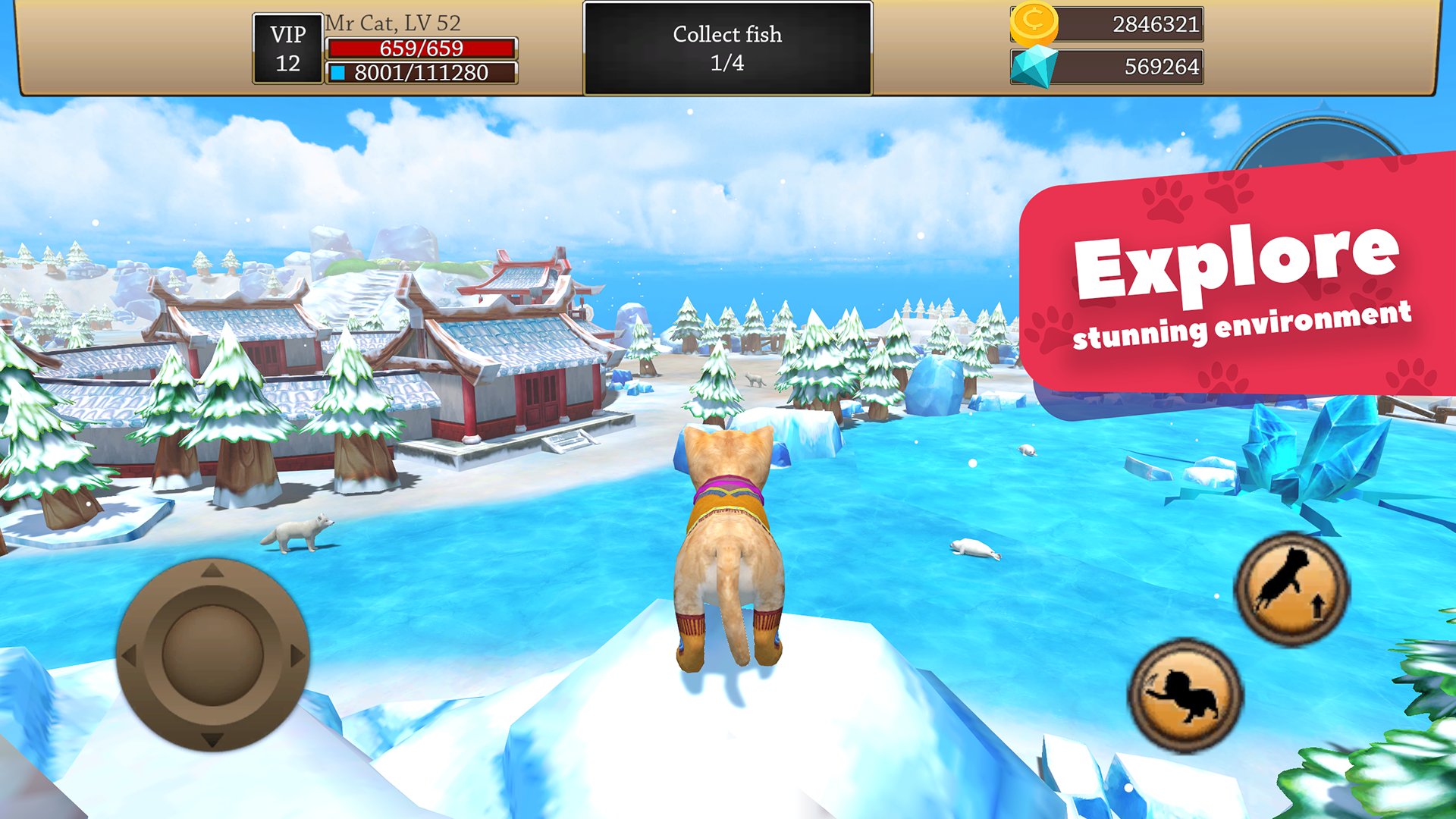Tap the red health bar showing 659/659
This screenshot has height=819, width=1456.
click(420, 49)
